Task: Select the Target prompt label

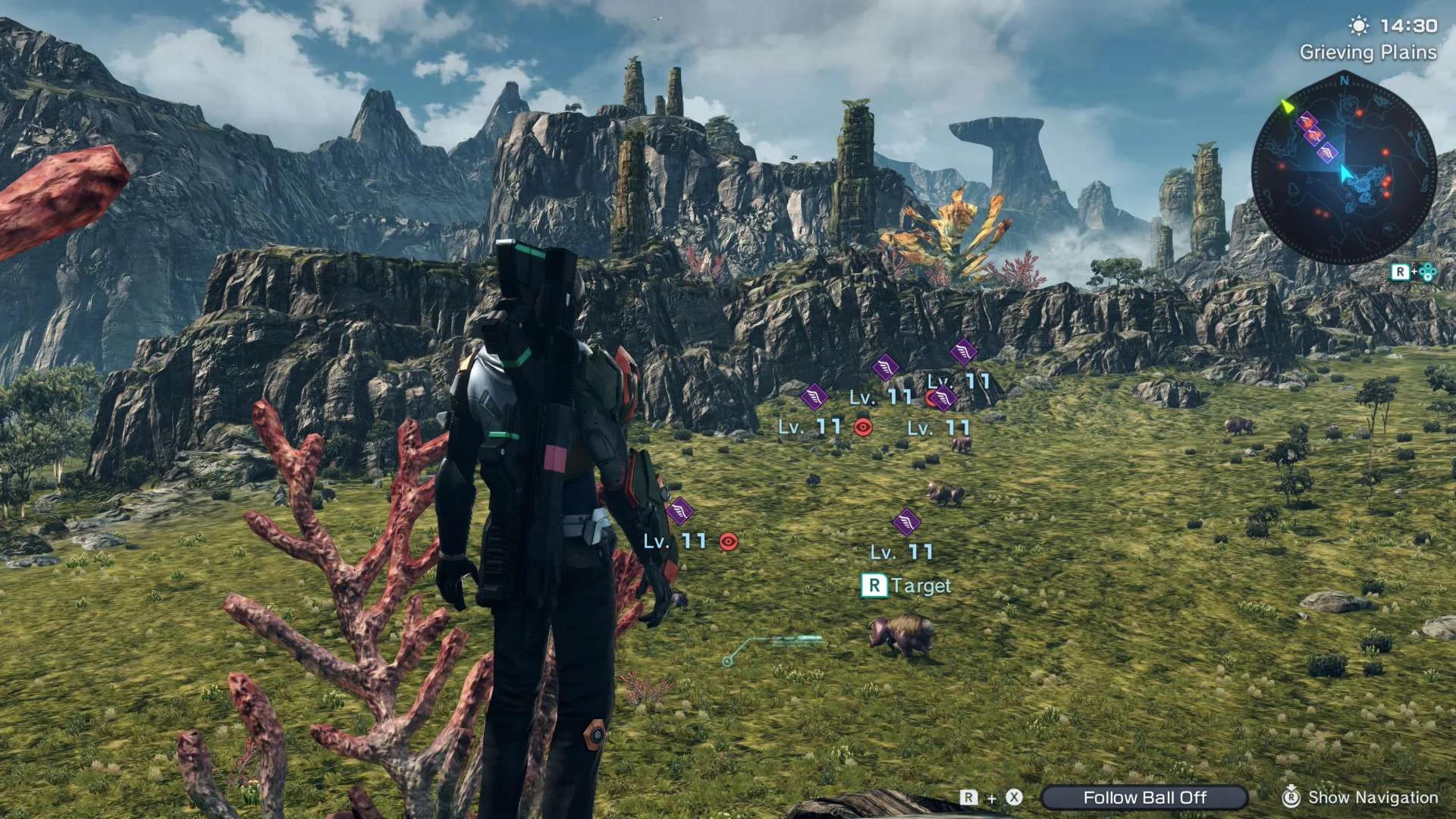Action: click(921, 585)
